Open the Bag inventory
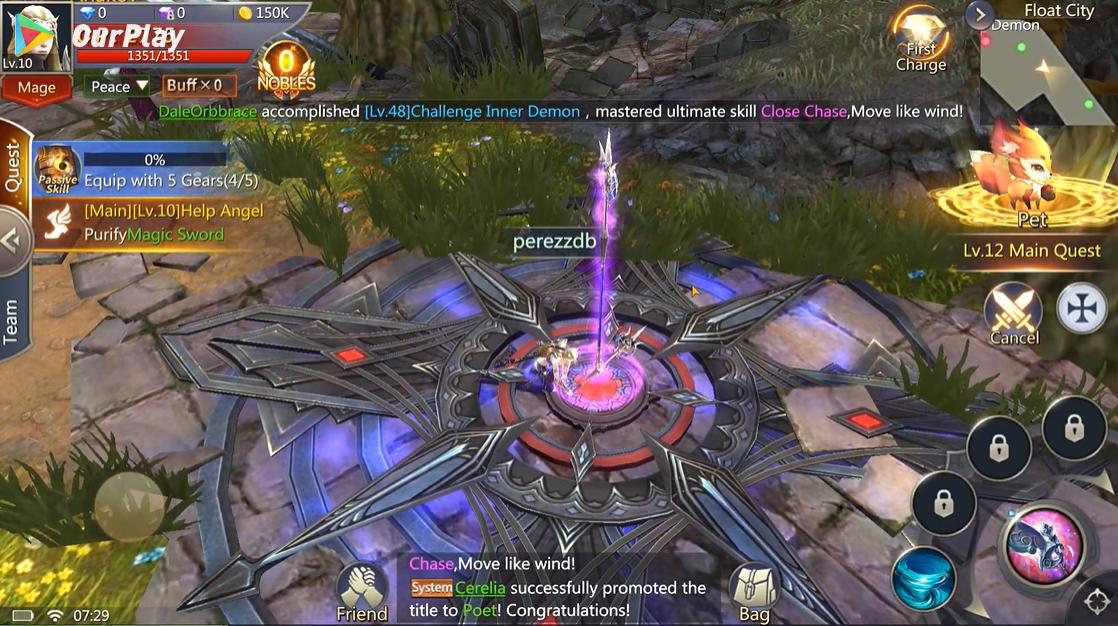The image size is (1118, 626). point(754,591)
